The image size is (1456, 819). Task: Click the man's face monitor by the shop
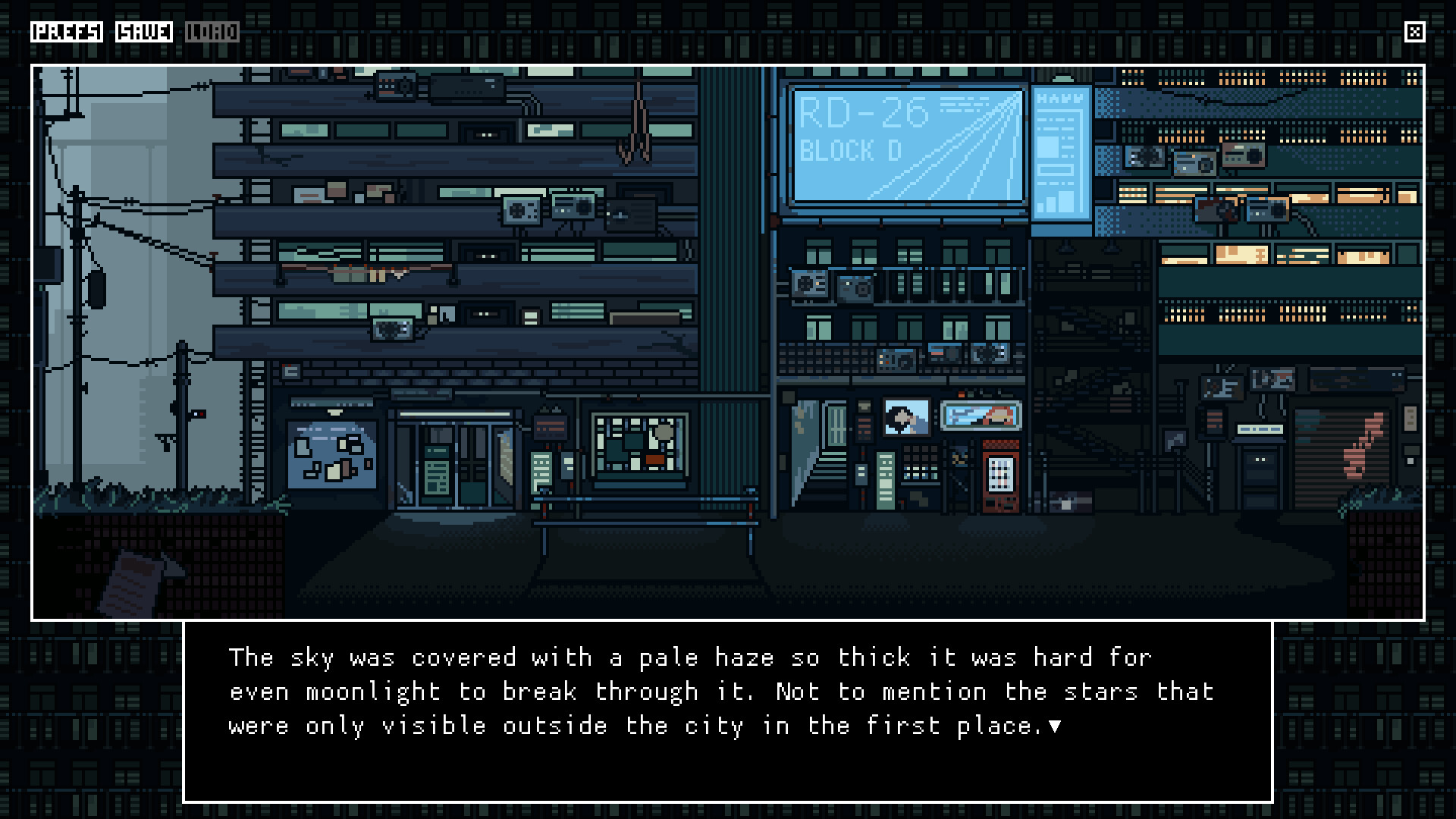(x=907, y=416)
